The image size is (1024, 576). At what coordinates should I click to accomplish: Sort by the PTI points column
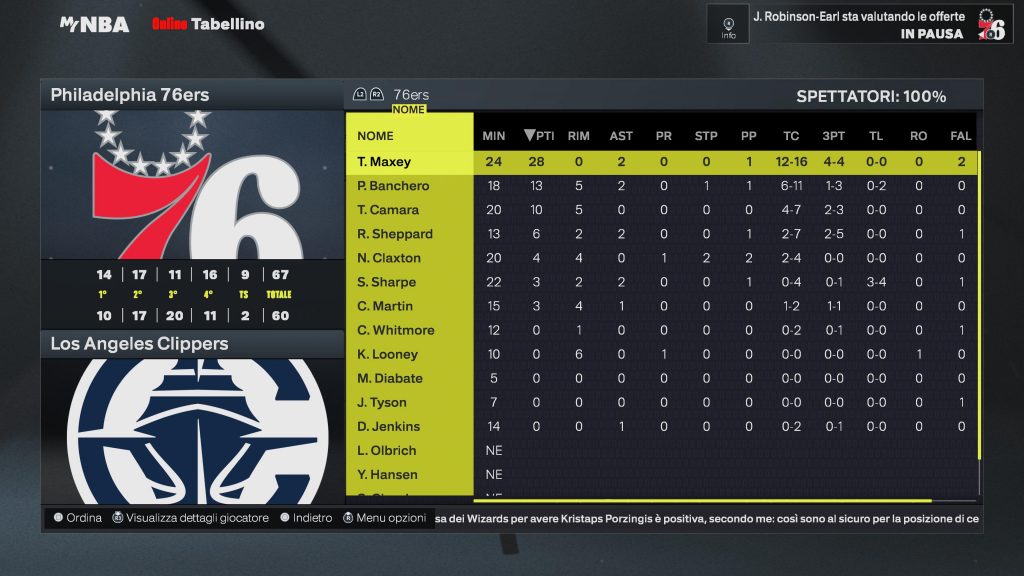point(539,136)
